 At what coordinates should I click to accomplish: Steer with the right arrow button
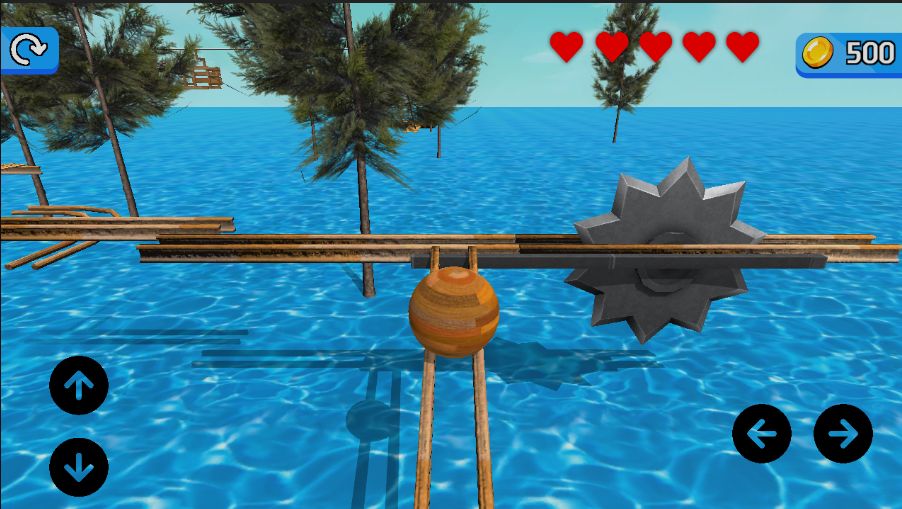(x=843, y=433)
